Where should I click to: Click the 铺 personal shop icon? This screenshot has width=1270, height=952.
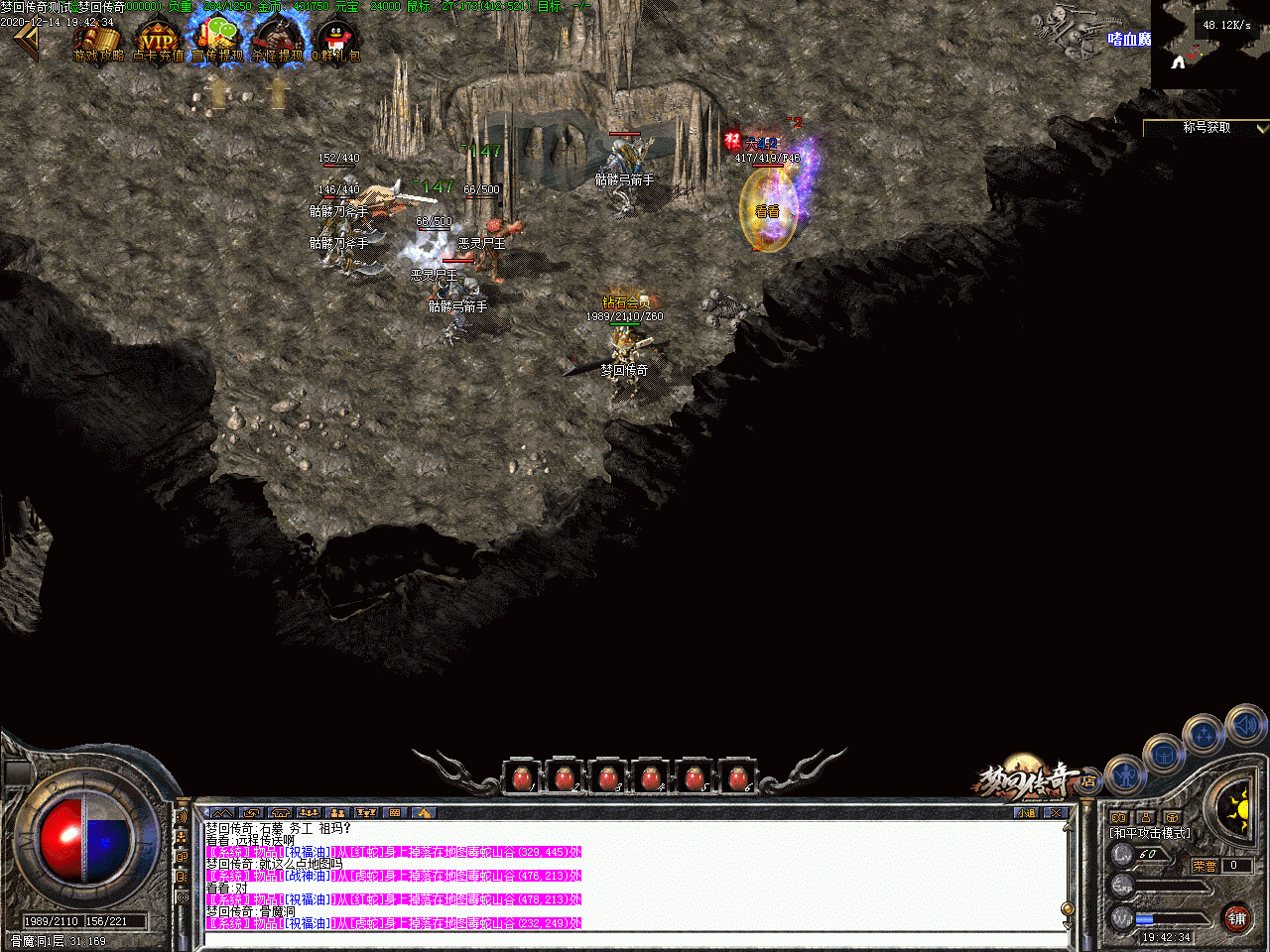coord(1237,919)
